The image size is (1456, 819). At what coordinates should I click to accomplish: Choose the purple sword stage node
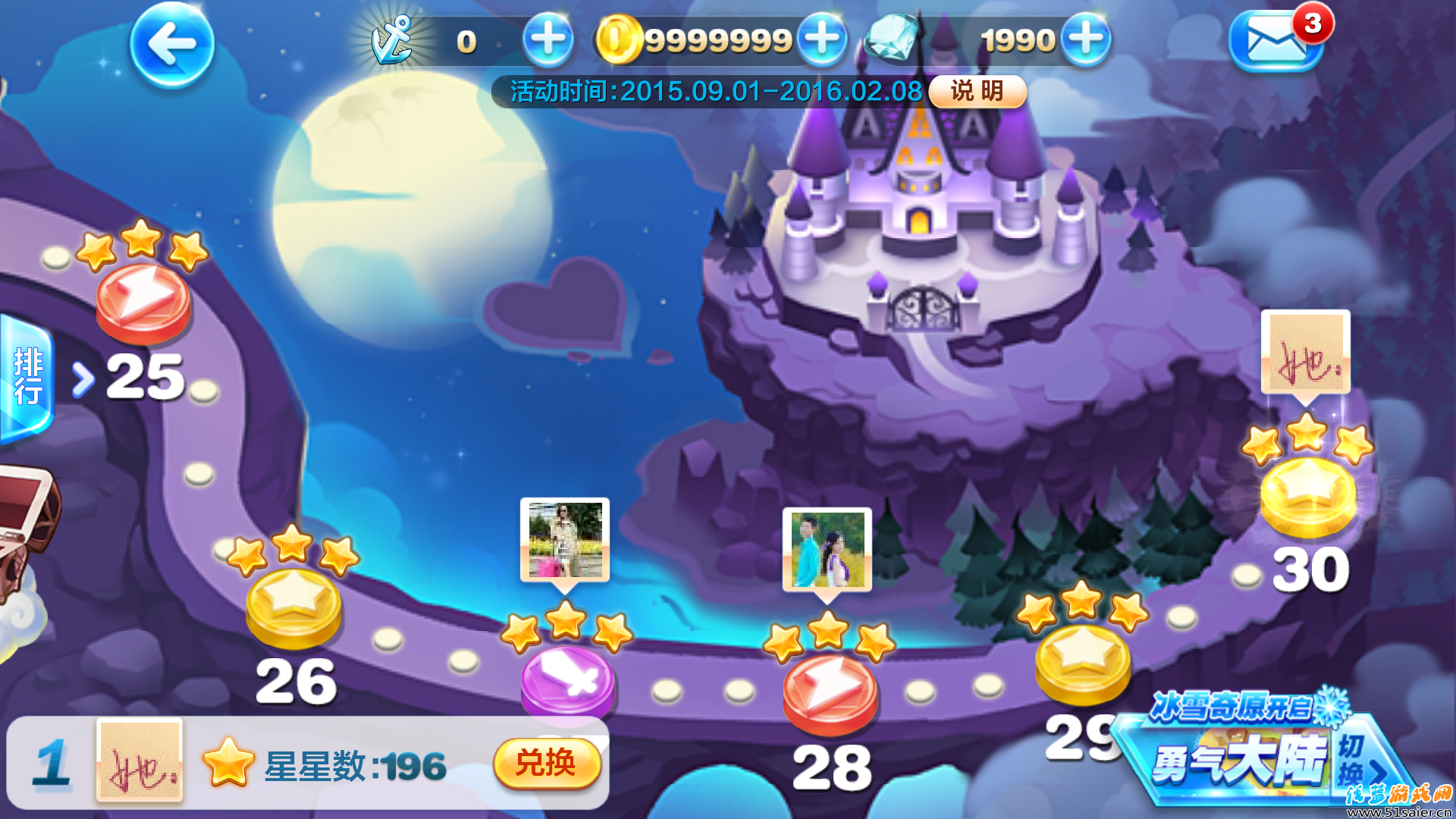[x=567, y=680]
